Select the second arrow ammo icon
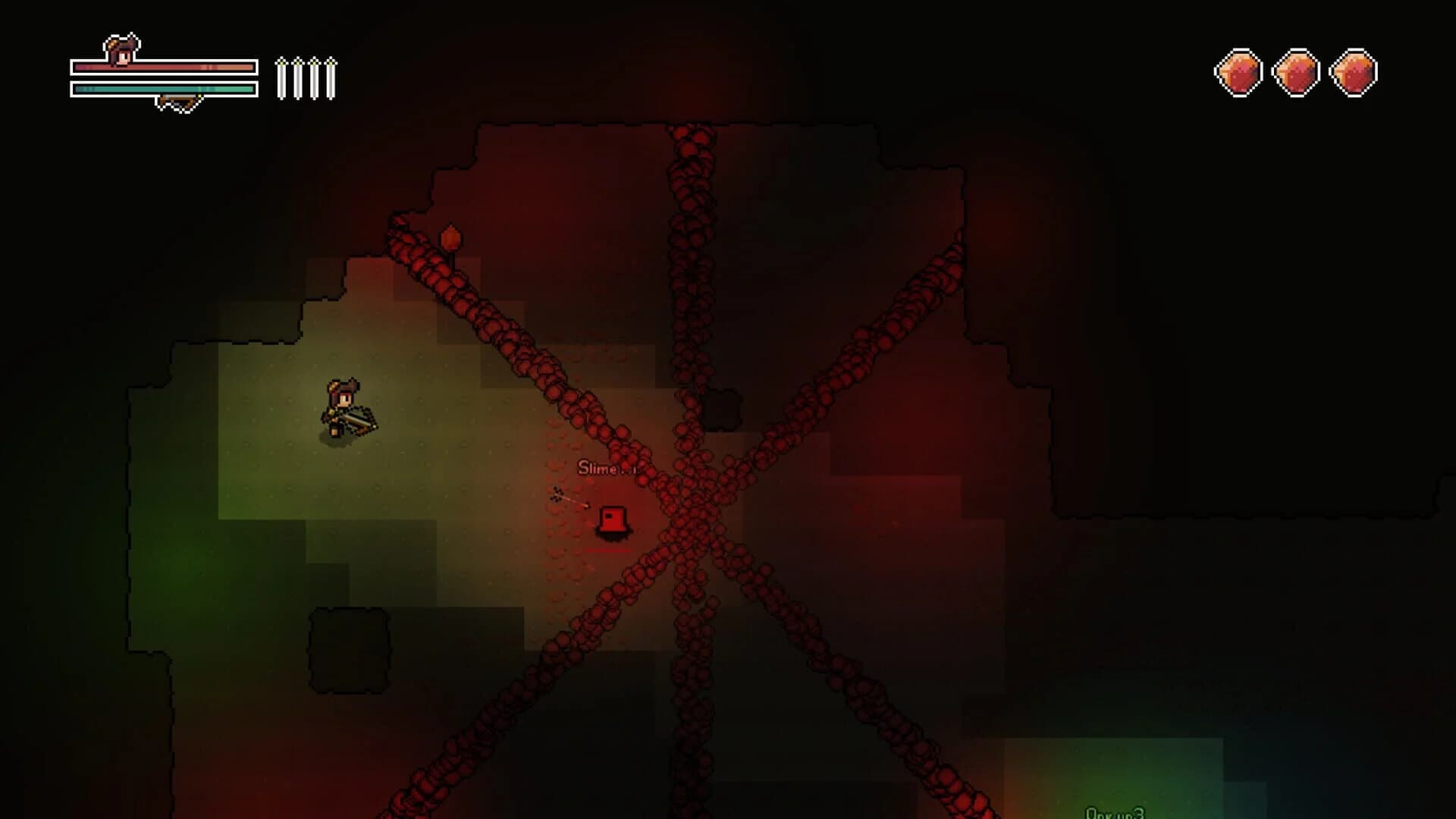This screenshot has width=1456, height=819. coord(298,76)
